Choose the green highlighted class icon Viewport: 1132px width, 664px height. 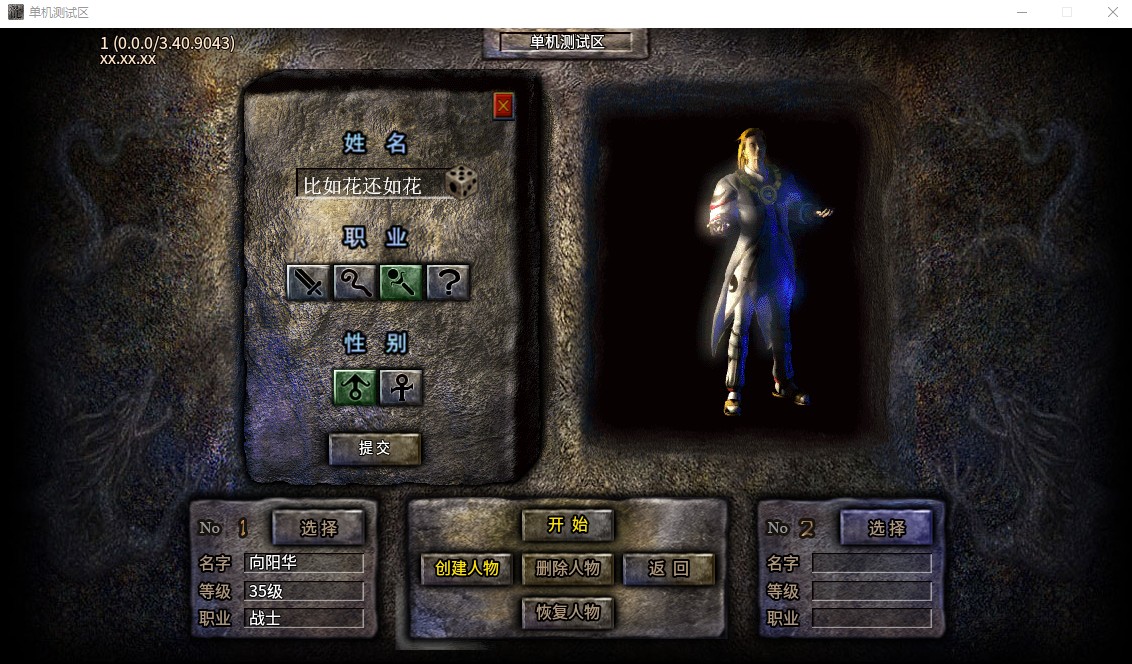click(x=401, y=283)
